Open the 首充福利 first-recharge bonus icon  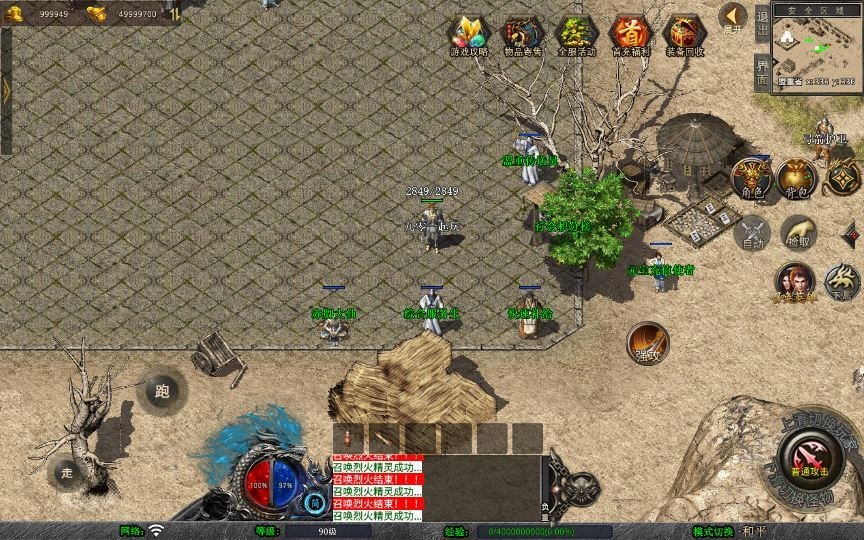click(630, 35)
